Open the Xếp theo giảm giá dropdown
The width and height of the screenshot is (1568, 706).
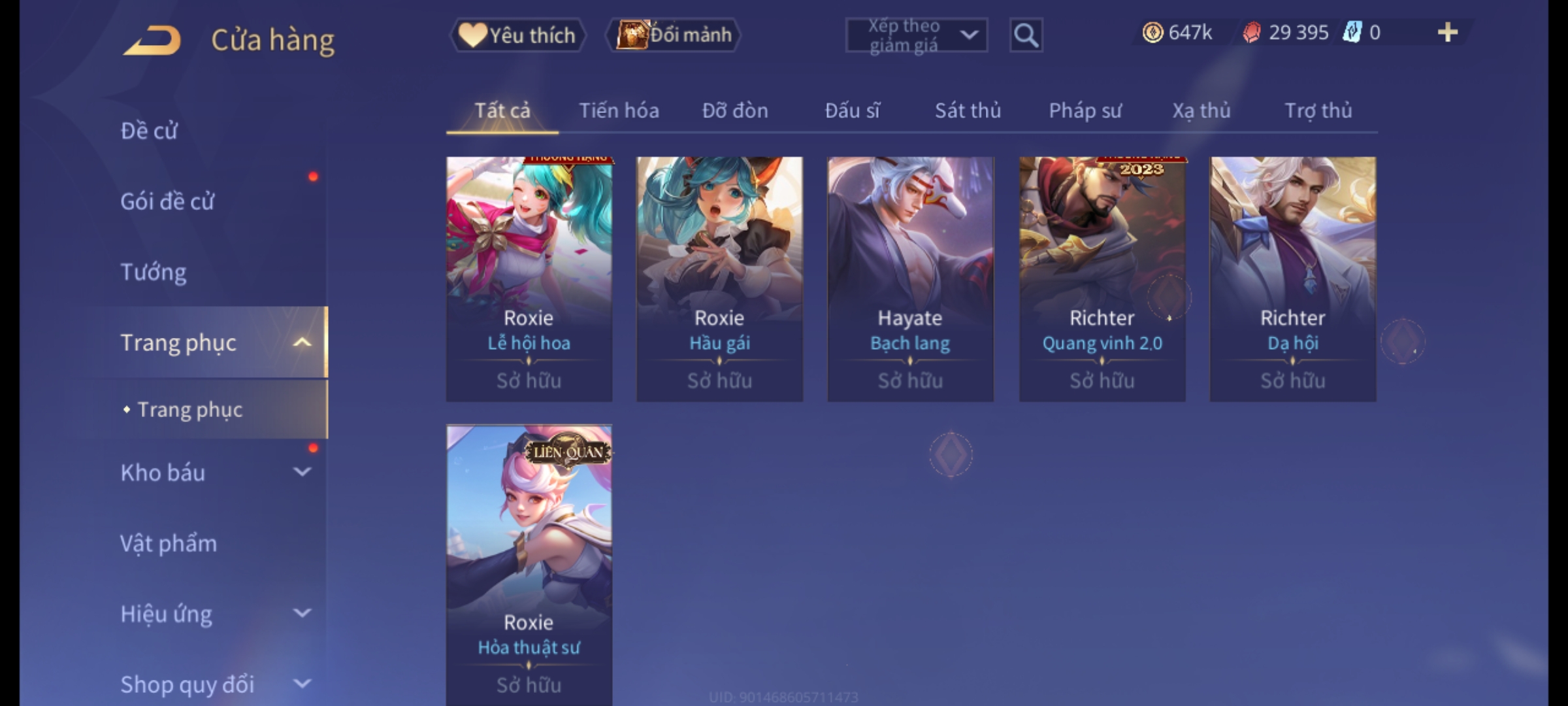click(916, 35)
